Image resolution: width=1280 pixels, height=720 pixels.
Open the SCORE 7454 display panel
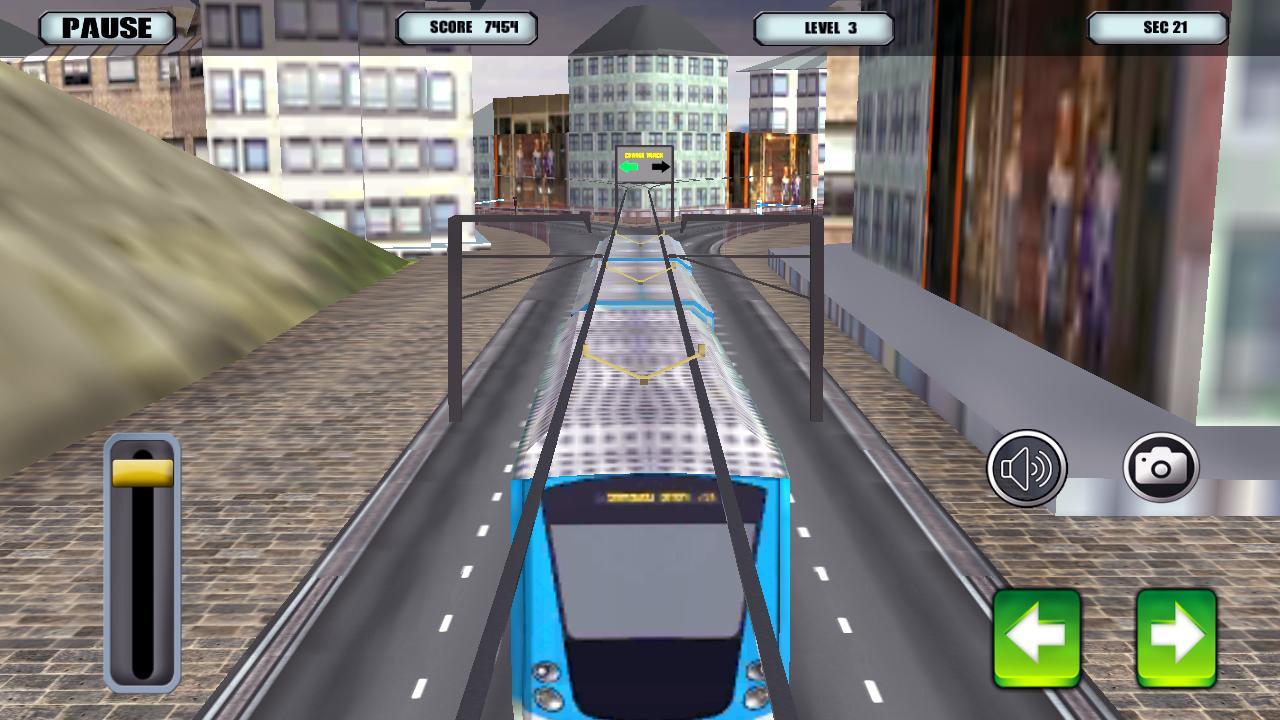(x=465, y=29)
